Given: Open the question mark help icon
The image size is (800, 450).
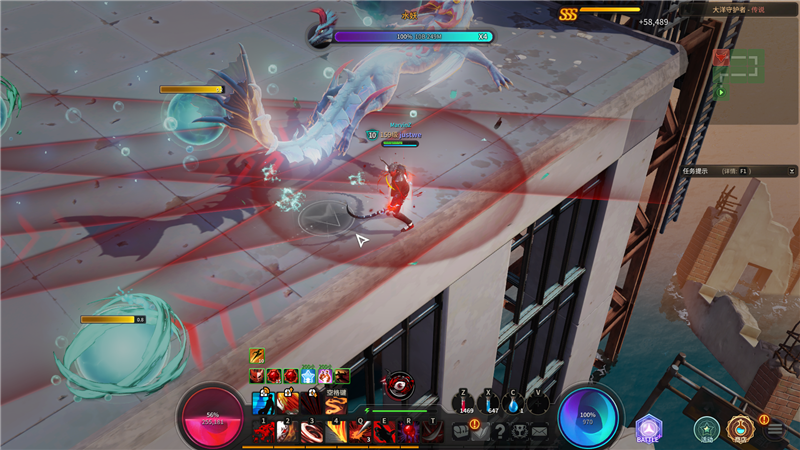Looking at the screenshot, I should 500,431.
